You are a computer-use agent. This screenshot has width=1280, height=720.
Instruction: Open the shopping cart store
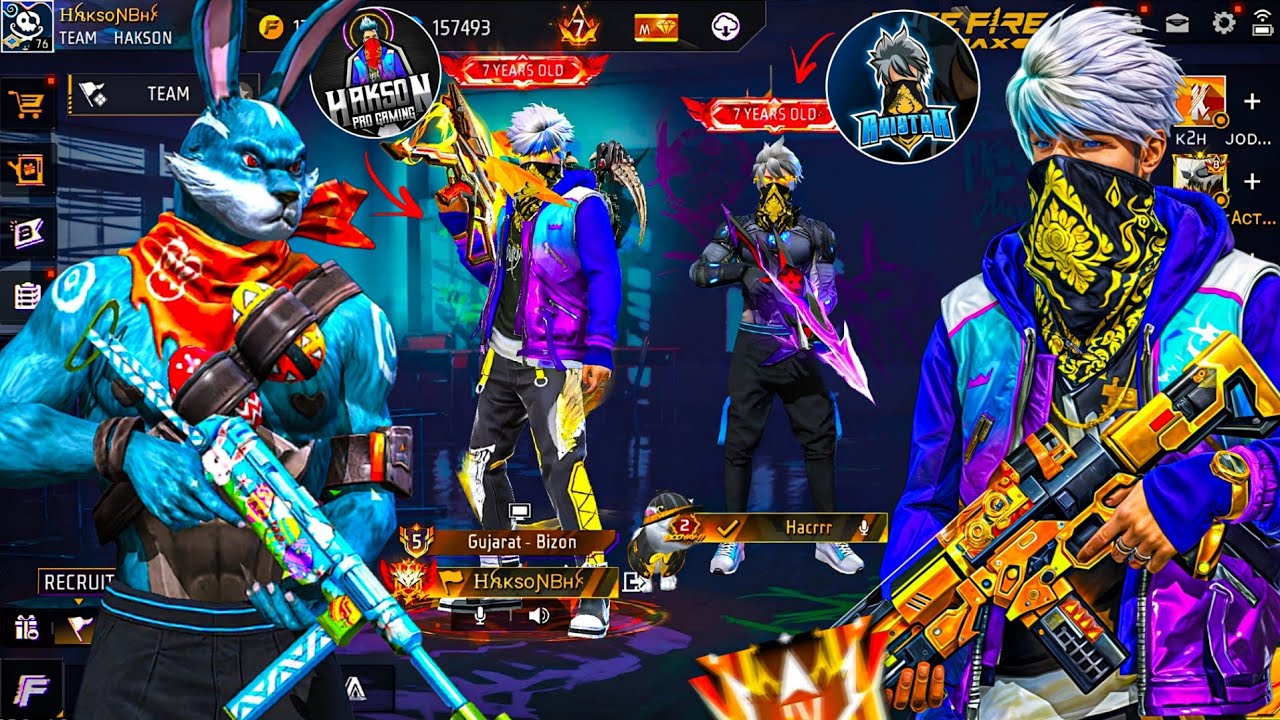[24, 102]
